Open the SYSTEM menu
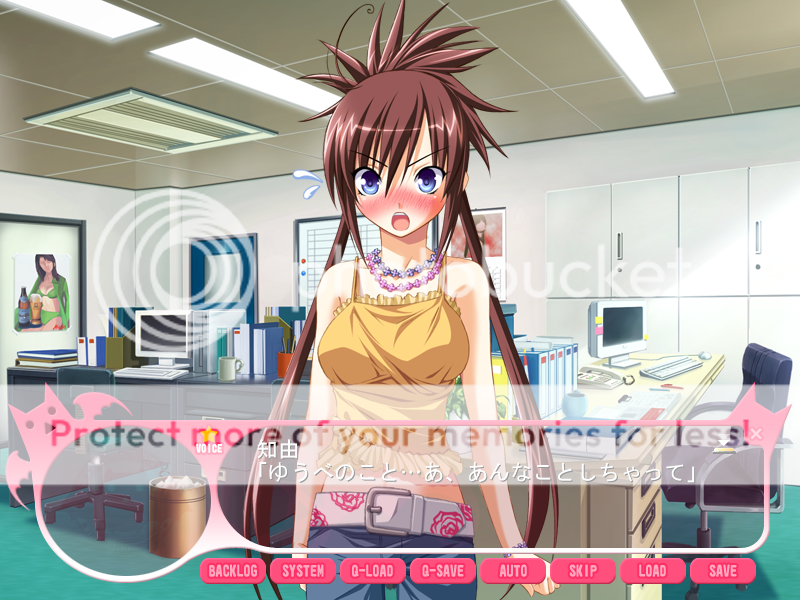The image size is (800, 600). (303, 571)
